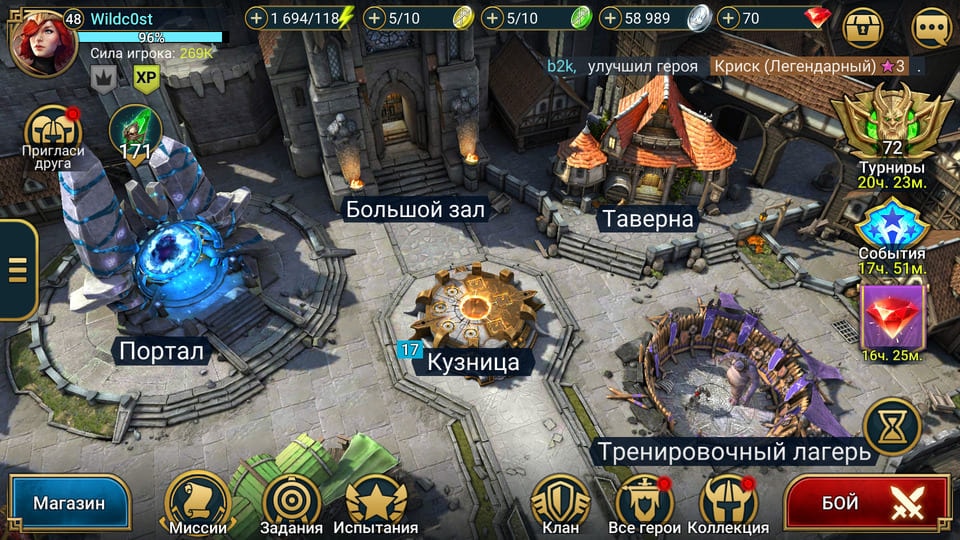The width and height of the screenshot is (960, 540).
Task: Click the hourglass timer button
Action: [x=892, y=427]
